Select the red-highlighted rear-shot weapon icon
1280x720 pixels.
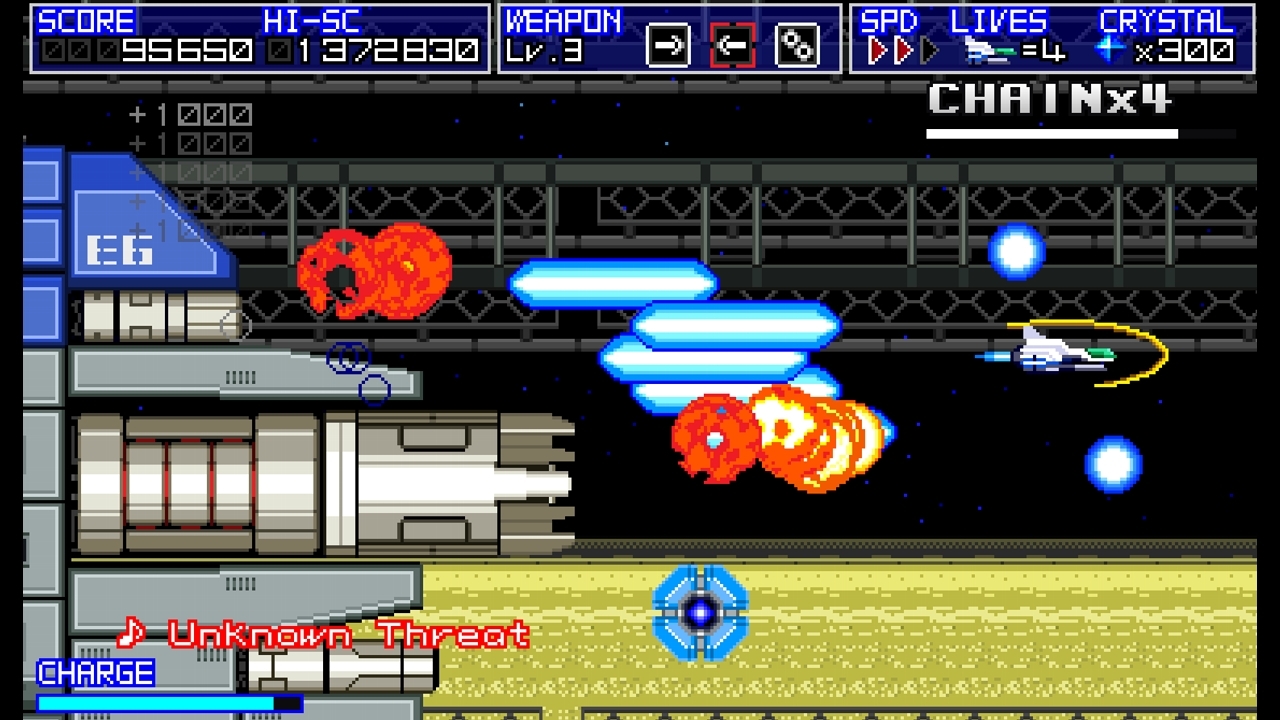tap(732, 45)
